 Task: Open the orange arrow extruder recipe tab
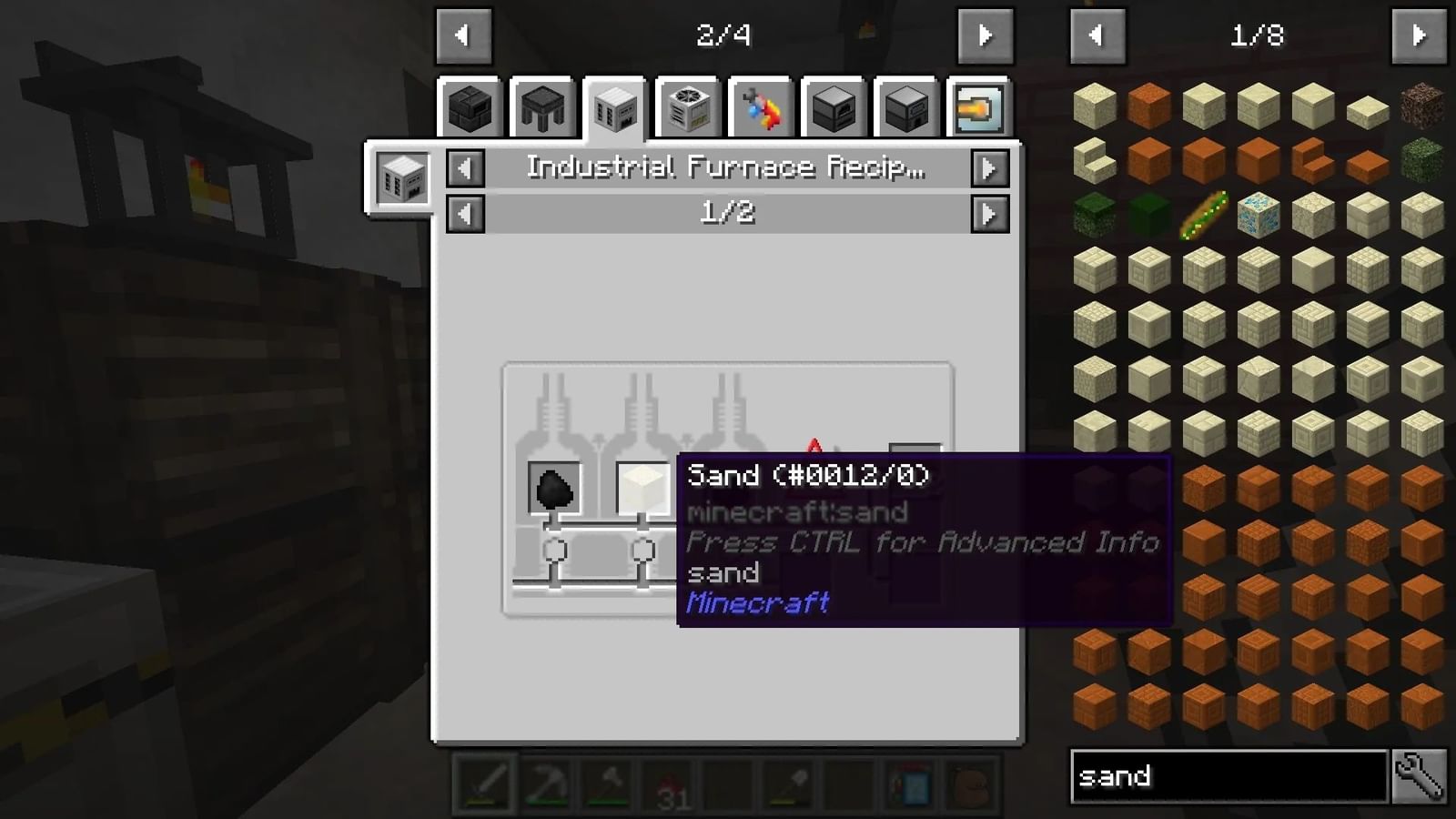976,107
